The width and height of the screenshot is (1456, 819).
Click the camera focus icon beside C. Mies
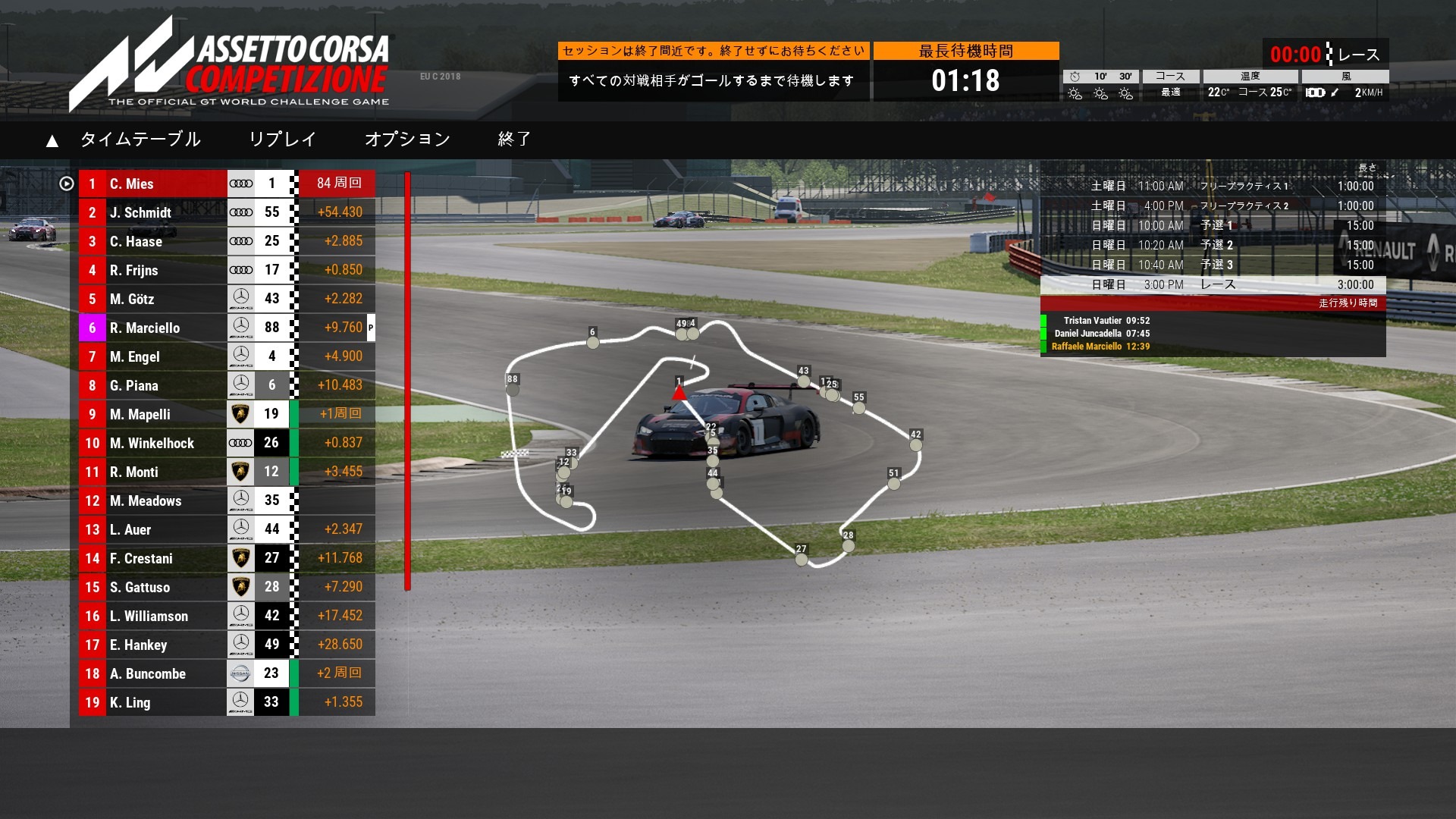[x=67, y=184]
